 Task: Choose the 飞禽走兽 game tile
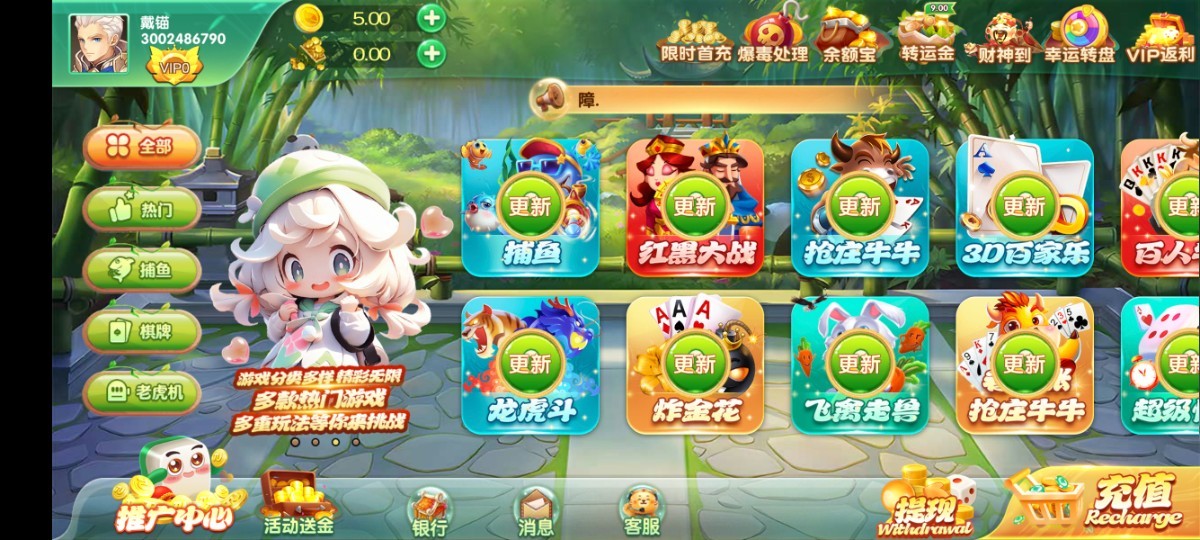859,365
